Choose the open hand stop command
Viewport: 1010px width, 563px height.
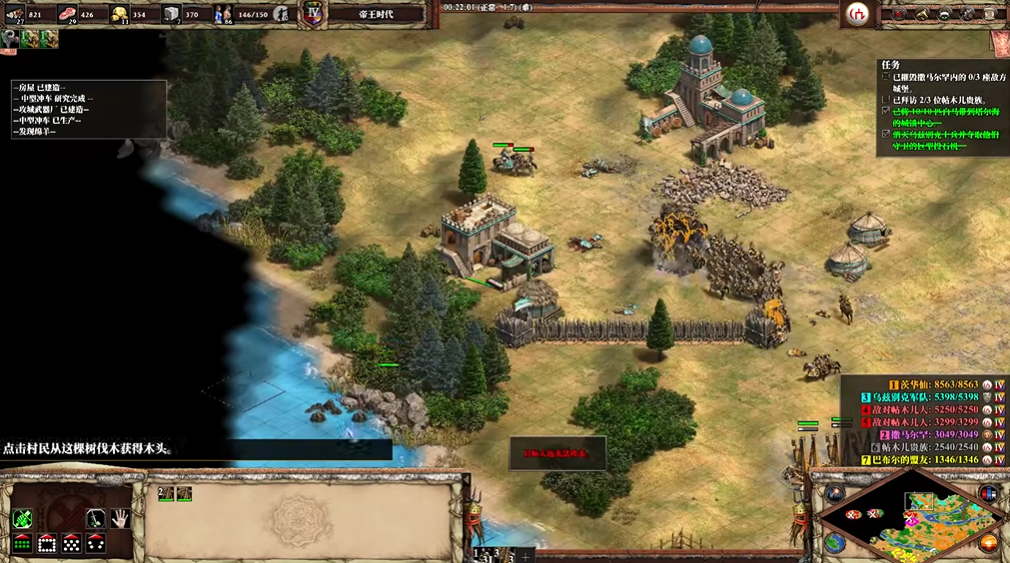(121, 518)
